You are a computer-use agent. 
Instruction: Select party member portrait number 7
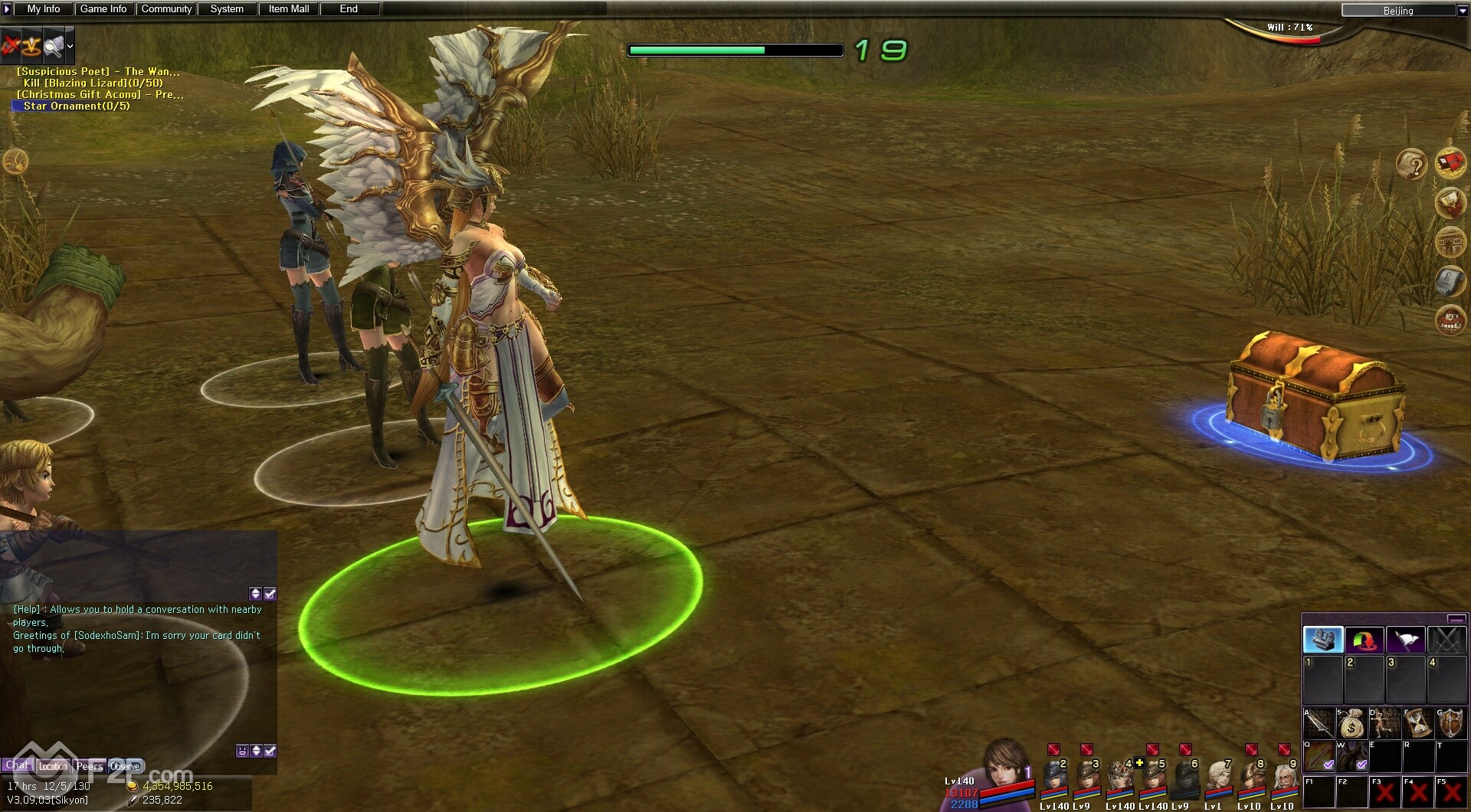[1218, 778]
